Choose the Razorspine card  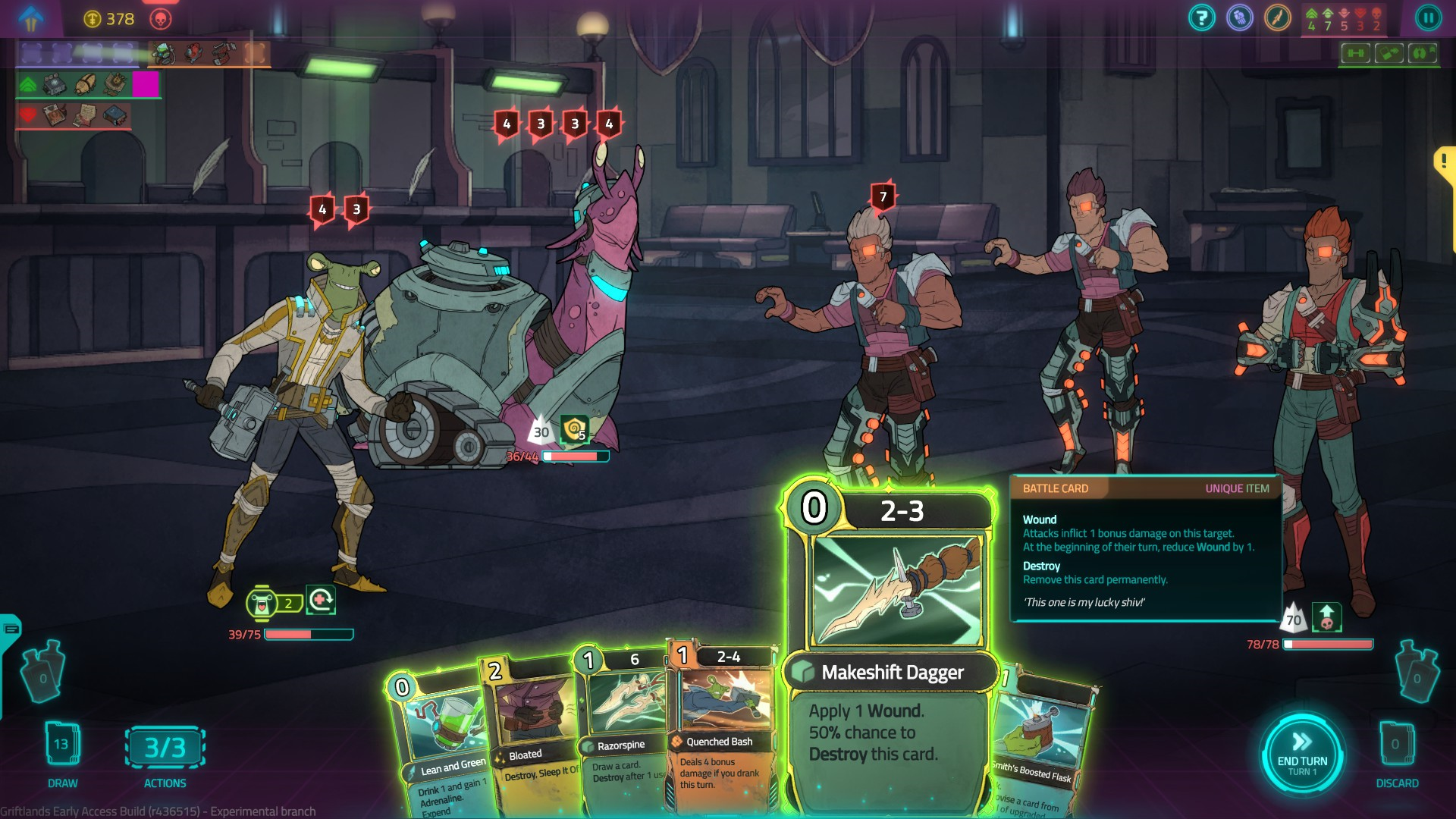(x=620, y=728)
